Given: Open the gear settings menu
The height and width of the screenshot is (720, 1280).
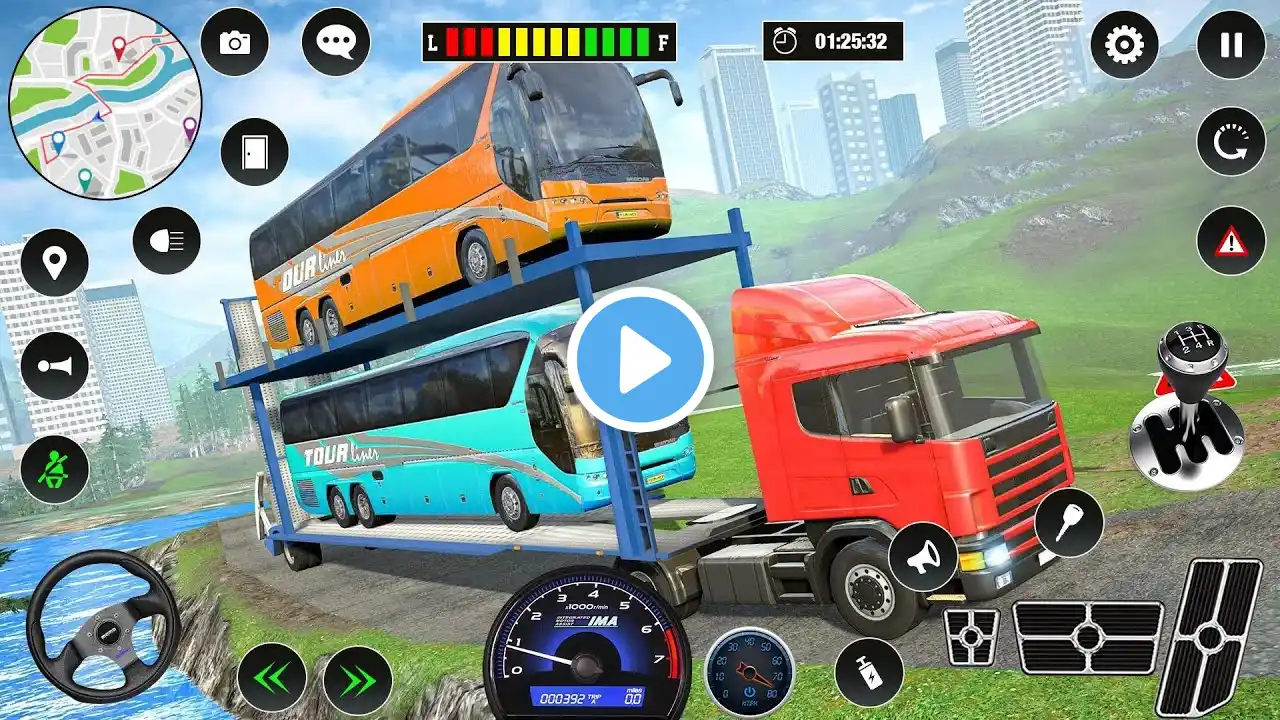Looking at the screenshot, I should click(x=1124, y=45).
